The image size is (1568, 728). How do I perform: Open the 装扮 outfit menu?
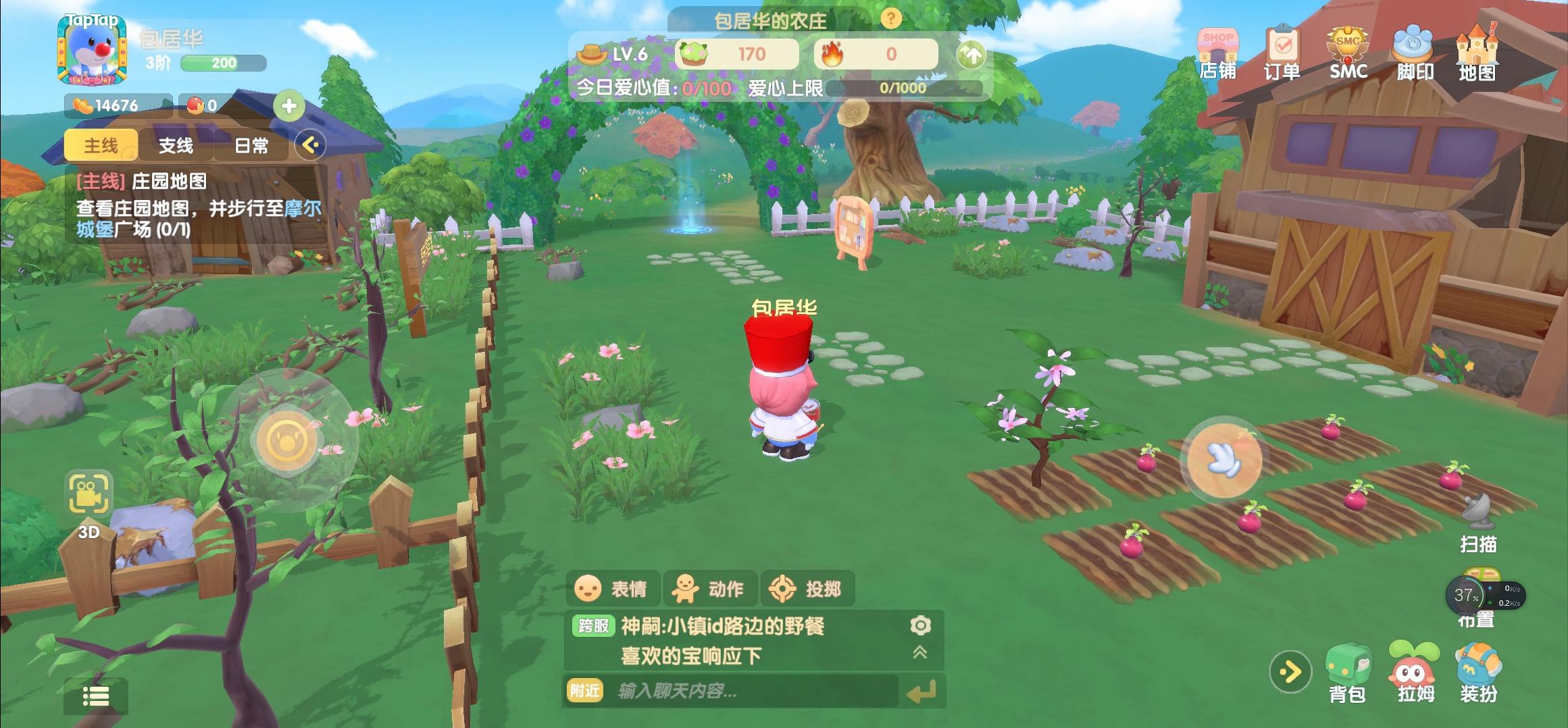point(1479,673)
